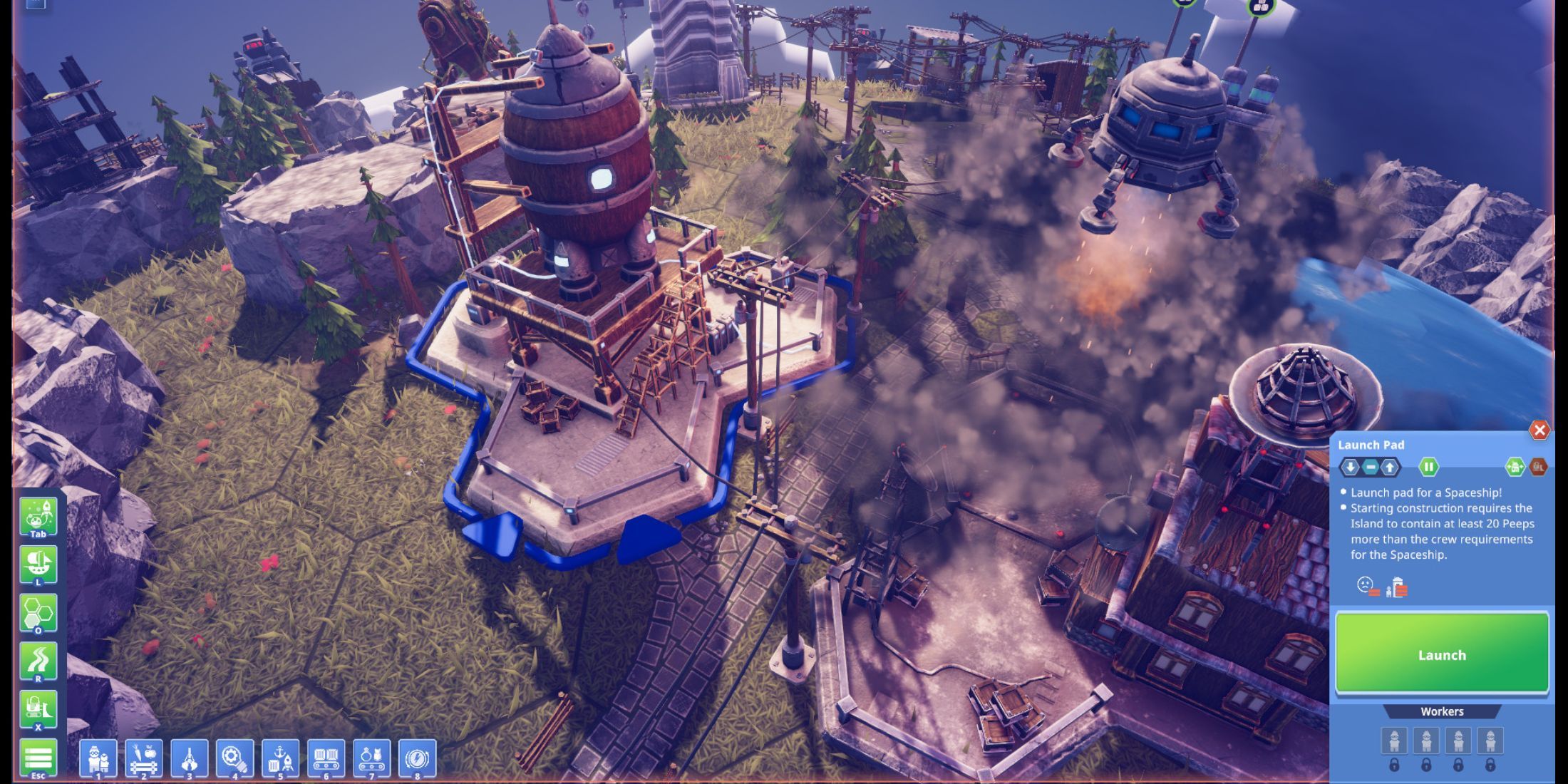Select the ship travel tool (L)

tap(39, 563)
